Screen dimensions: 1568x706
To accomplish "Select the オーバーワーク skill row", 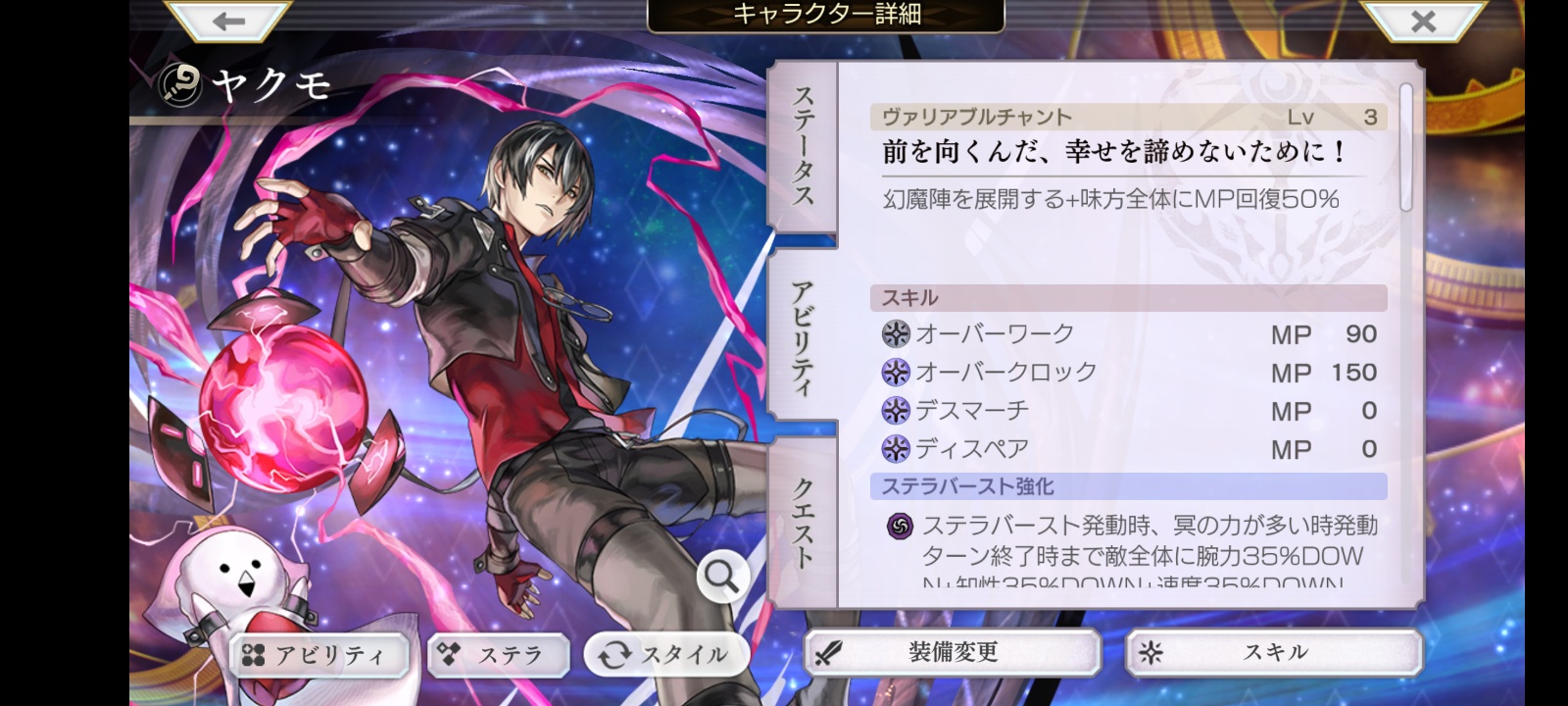I will (1129, 334).
